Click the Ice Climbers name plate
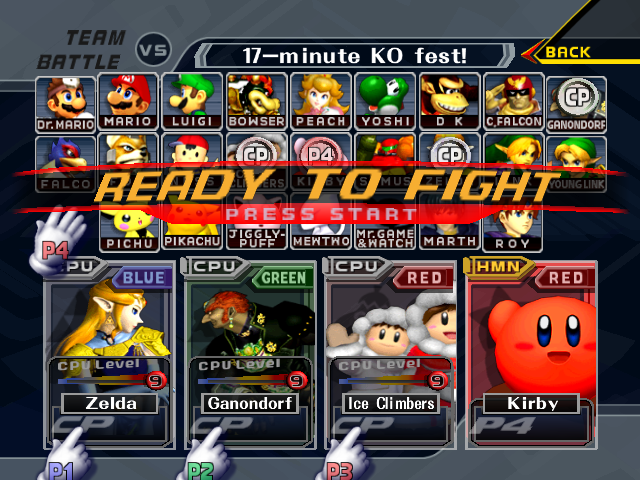This screenshot has width=640, height=480. [x=388, y=404]
